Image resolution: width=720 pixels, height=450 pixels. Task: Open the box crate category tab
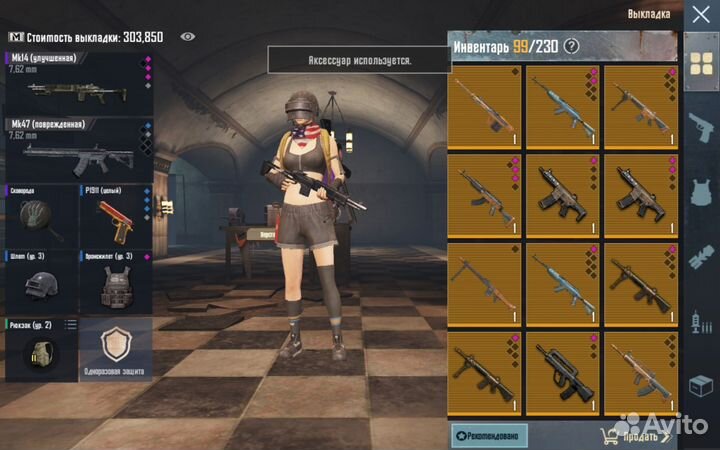pyautogui.click(x=699, y=385)
